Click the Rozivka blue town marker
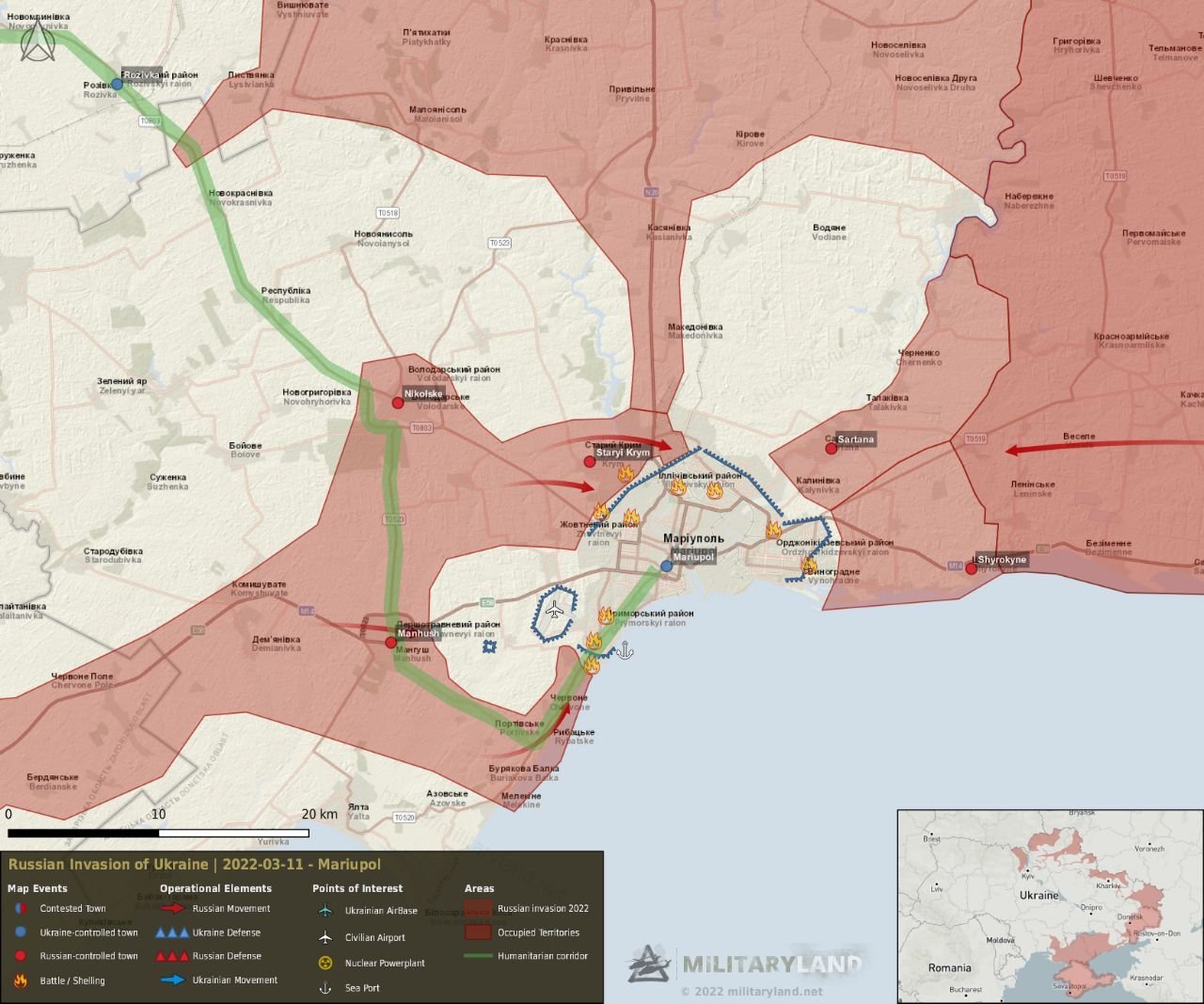Image resolution: width=1204 pixels, height=1004 pixels. coord(117,84)
